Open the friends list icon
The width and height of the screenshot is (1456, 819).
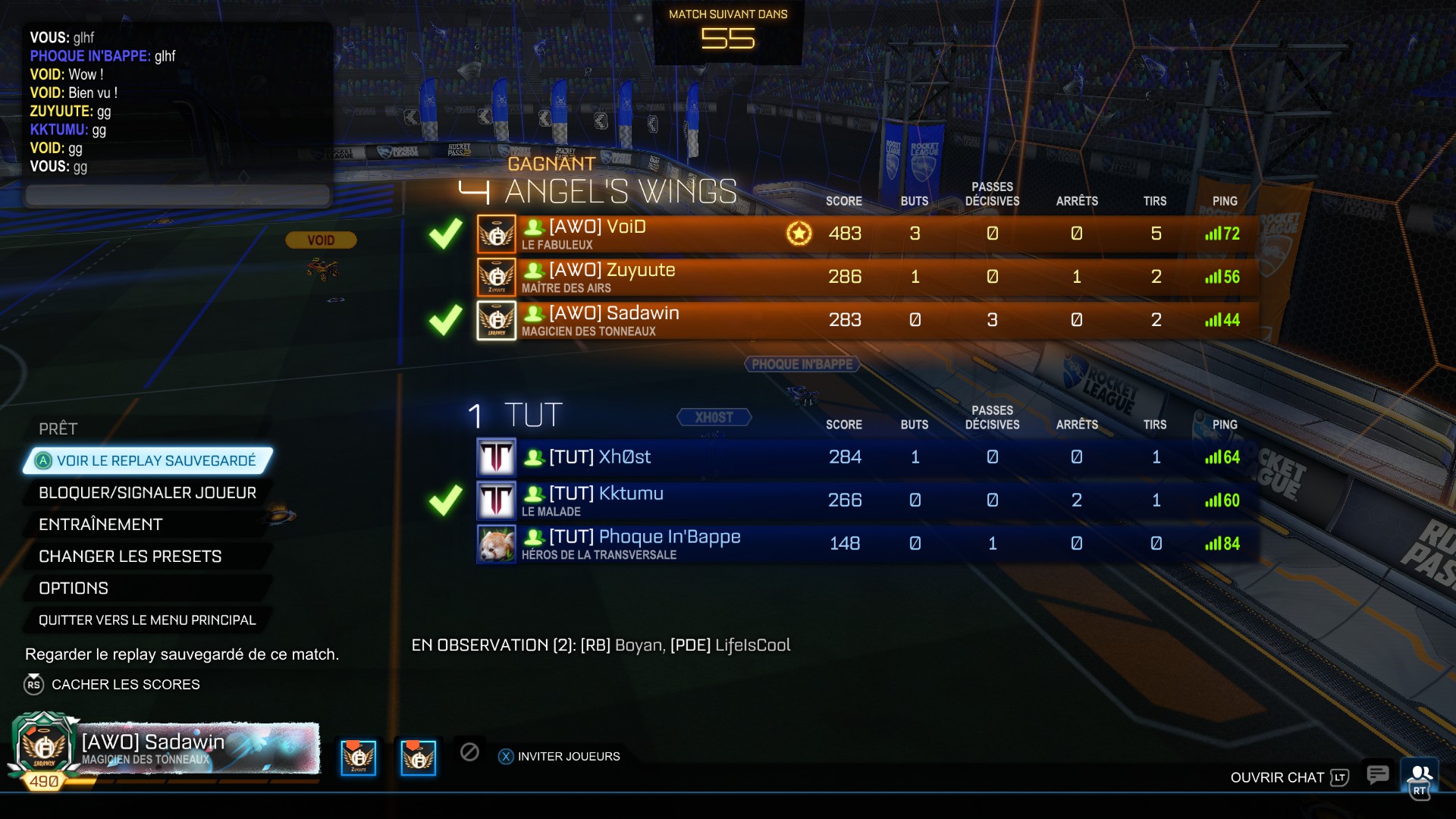(1419, 773)
